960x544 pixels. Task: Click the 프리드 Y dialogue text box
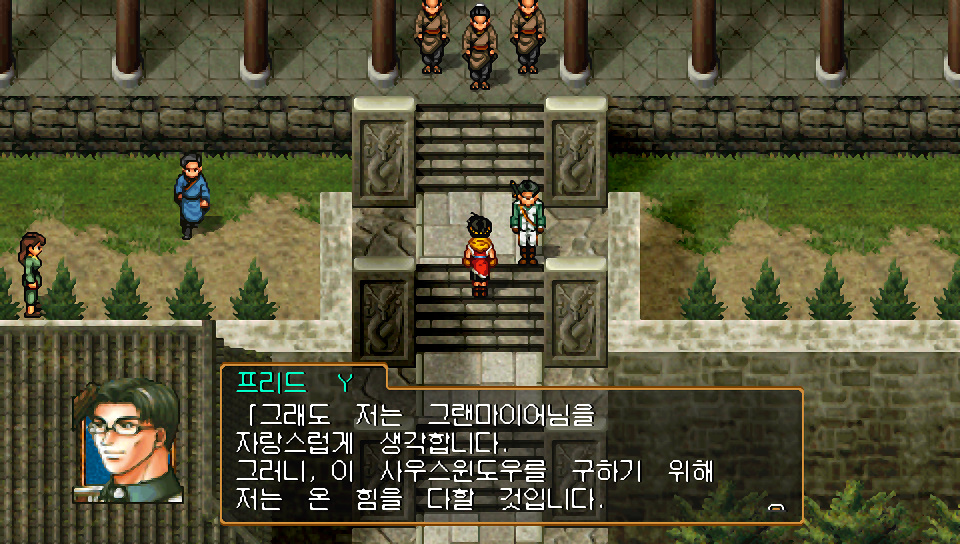coord(511,456)
